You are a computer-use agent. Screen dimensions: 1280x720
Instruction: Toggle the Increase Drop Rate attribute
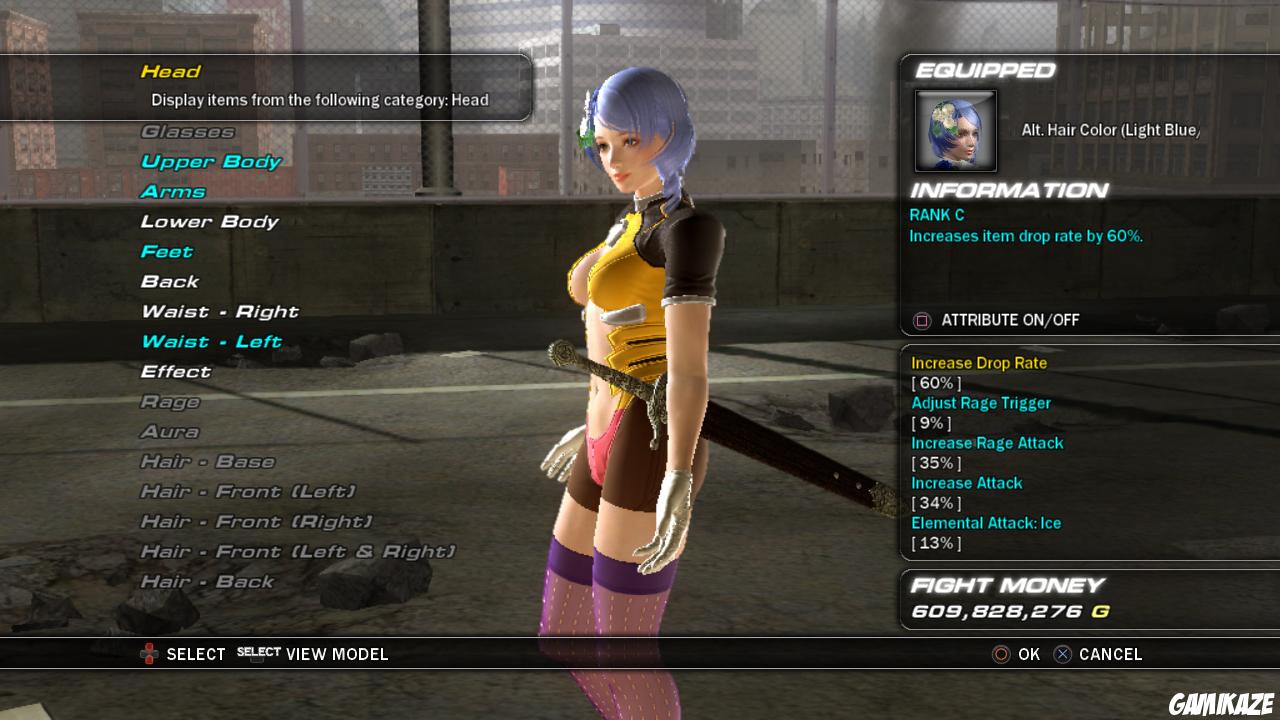pyautogui.click(x=978, y=362)
